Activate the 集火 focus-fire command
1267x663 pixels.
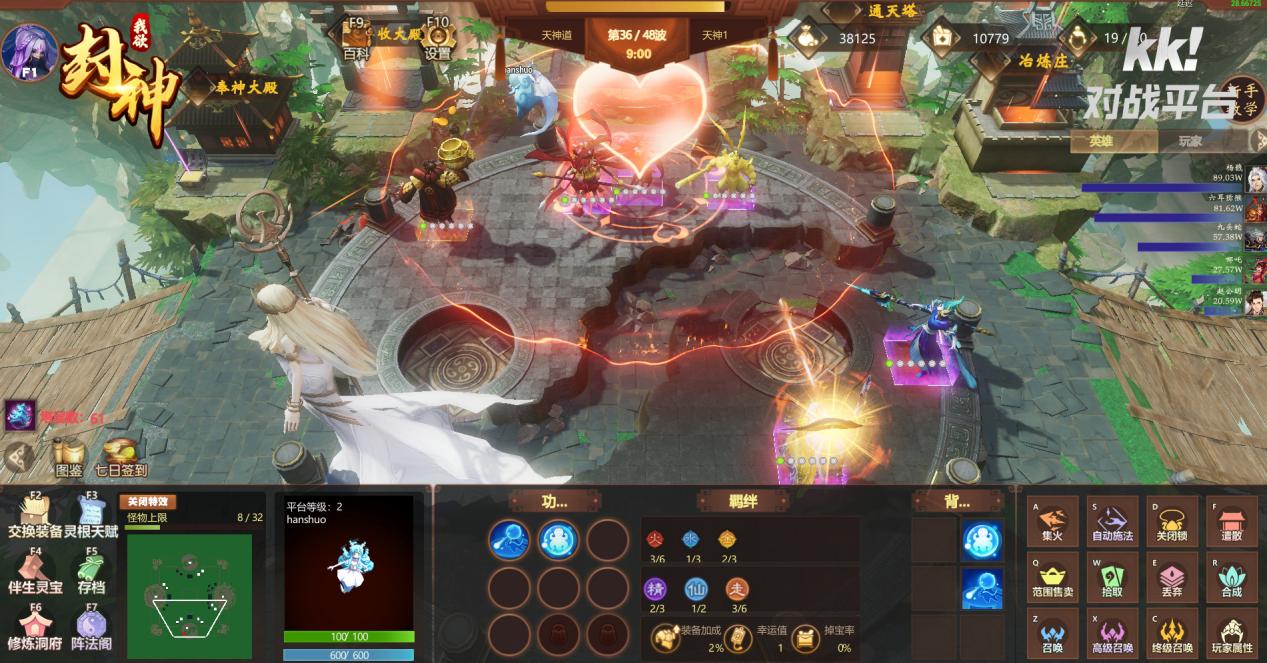pos(1054,521)
